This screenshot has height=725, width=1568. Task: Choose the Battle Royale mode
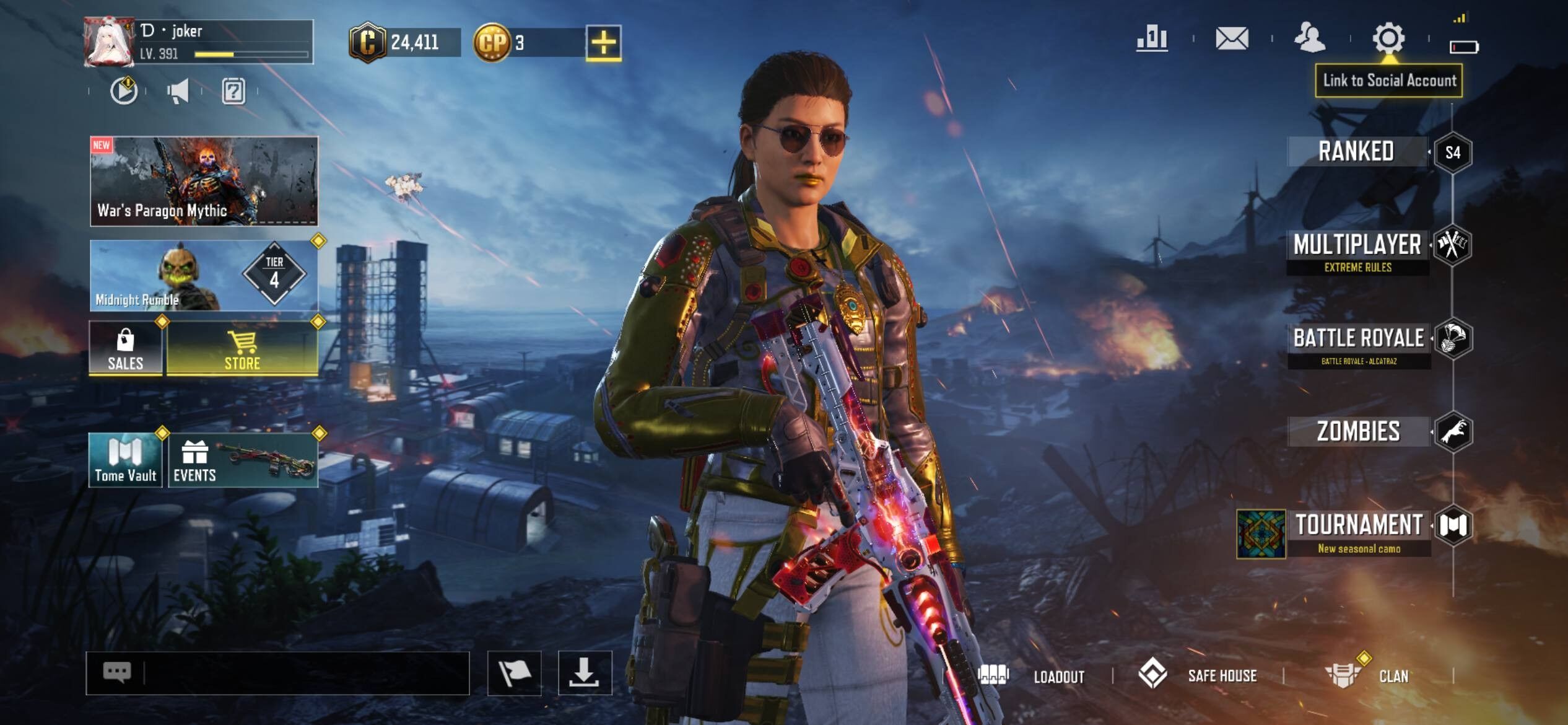click(x=1359, y=344)
